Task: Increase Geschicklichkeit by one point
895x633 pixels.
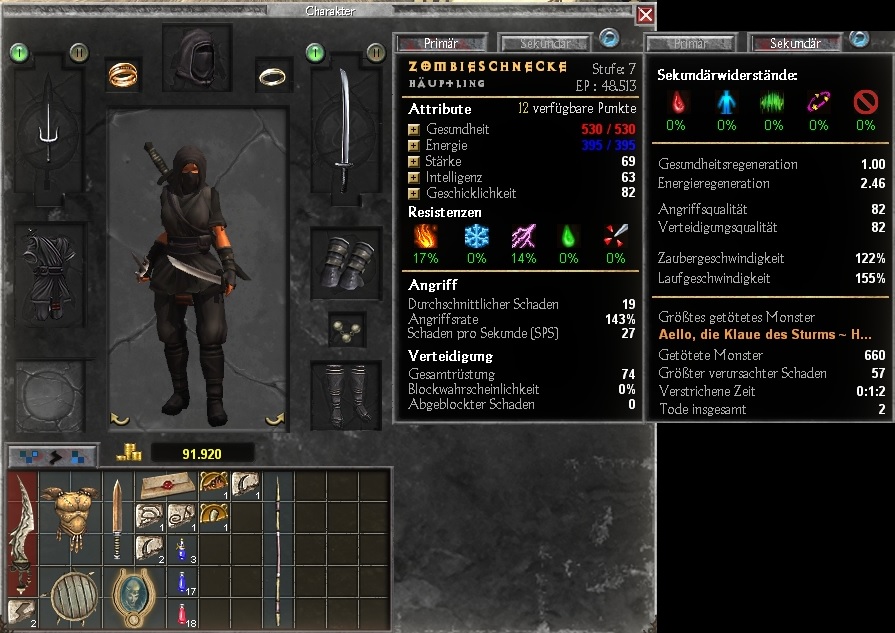Action: [x=414, y=193]
